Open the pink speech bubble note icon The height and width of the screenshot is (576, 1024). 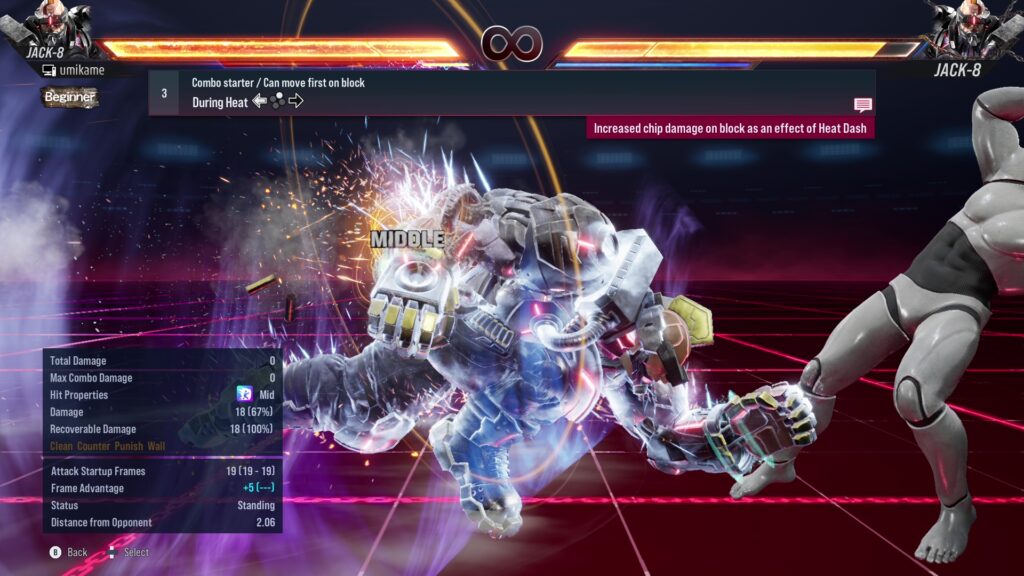[862, 104]
